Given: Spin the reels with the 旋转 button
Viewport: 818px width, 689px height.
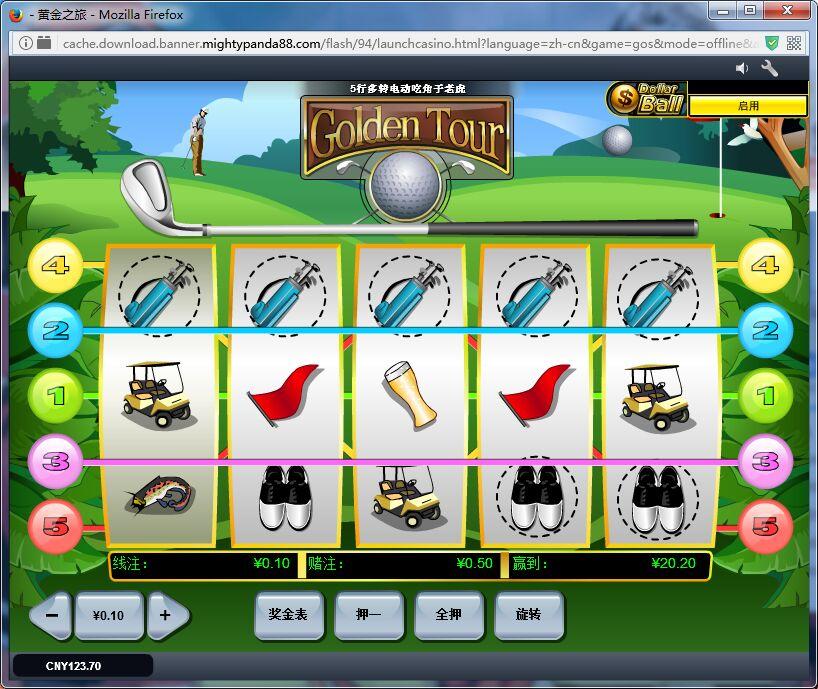Looking at the screenshot, I should coord(529,615).
